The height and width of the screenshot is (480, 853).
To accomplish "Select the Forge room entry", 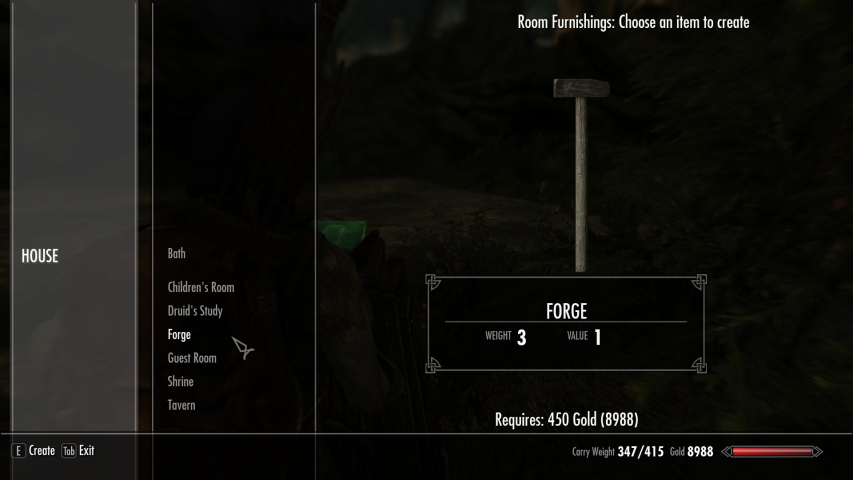I will coord(179,335).
